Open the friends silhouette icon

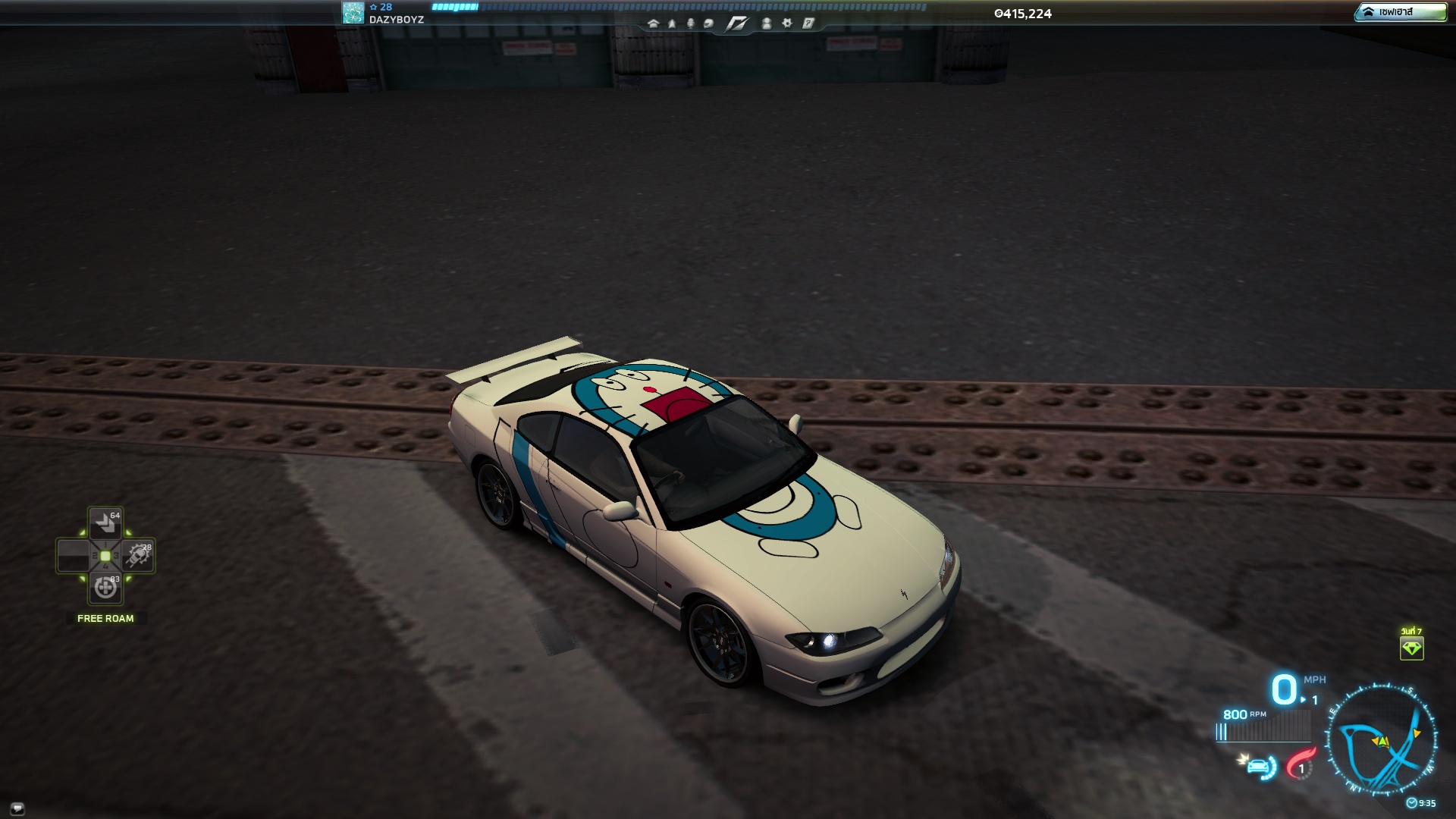767,24
